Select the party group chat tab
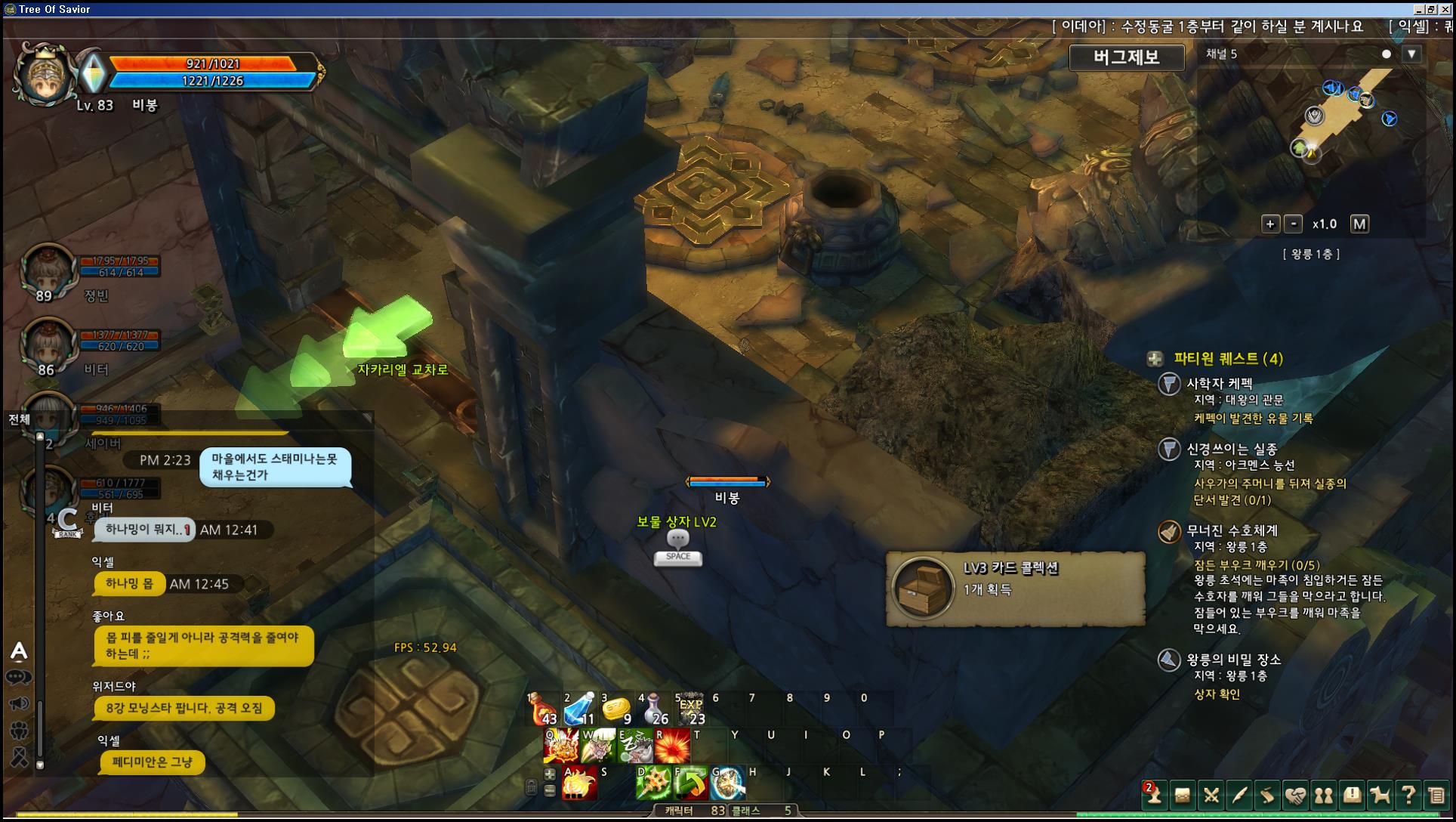The width and height of the screenshot is (1456, 822). pos(19,731)
